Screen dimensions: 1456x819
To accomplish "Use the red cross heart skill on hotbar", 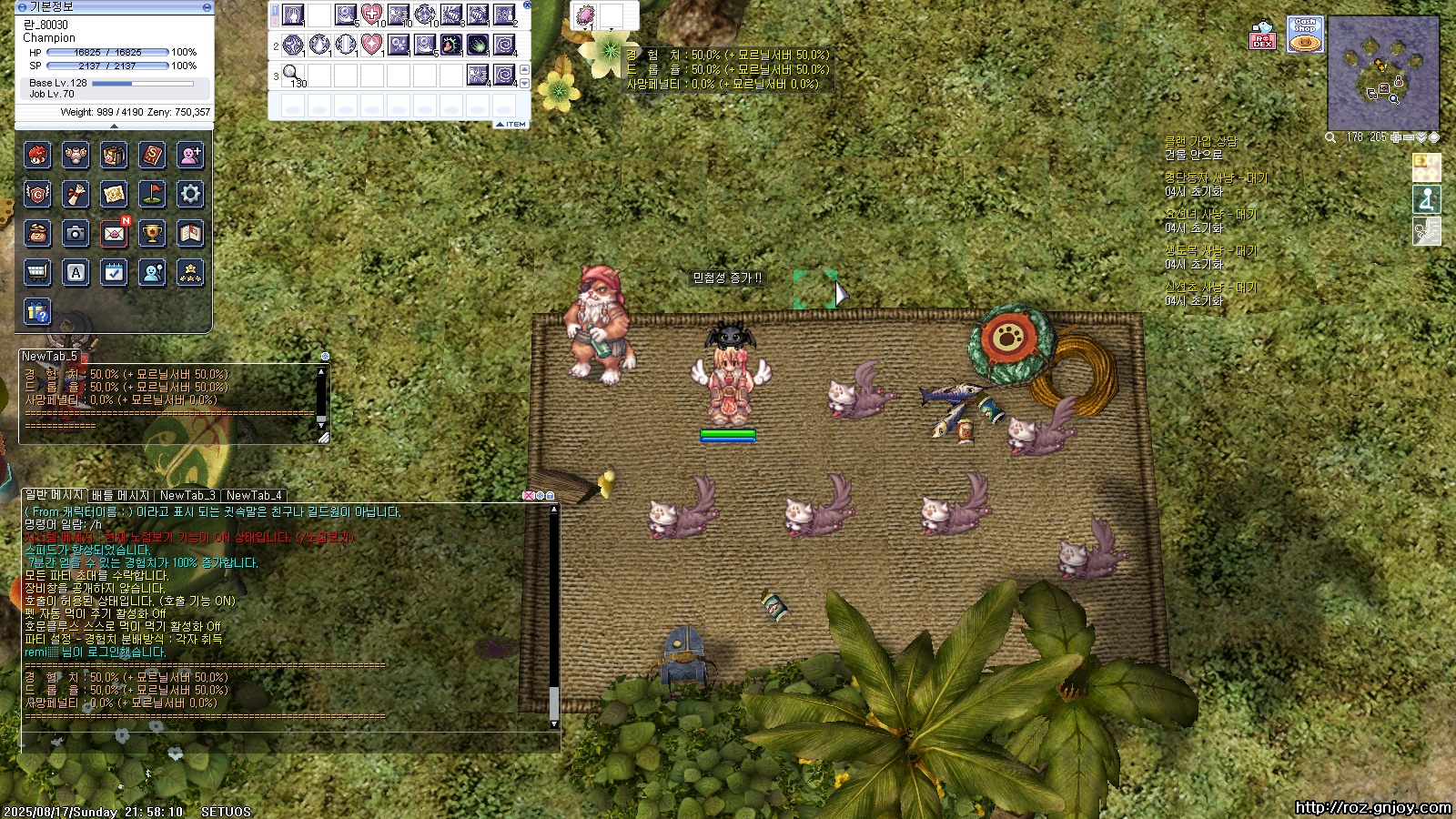I will [x=371, y=15].
